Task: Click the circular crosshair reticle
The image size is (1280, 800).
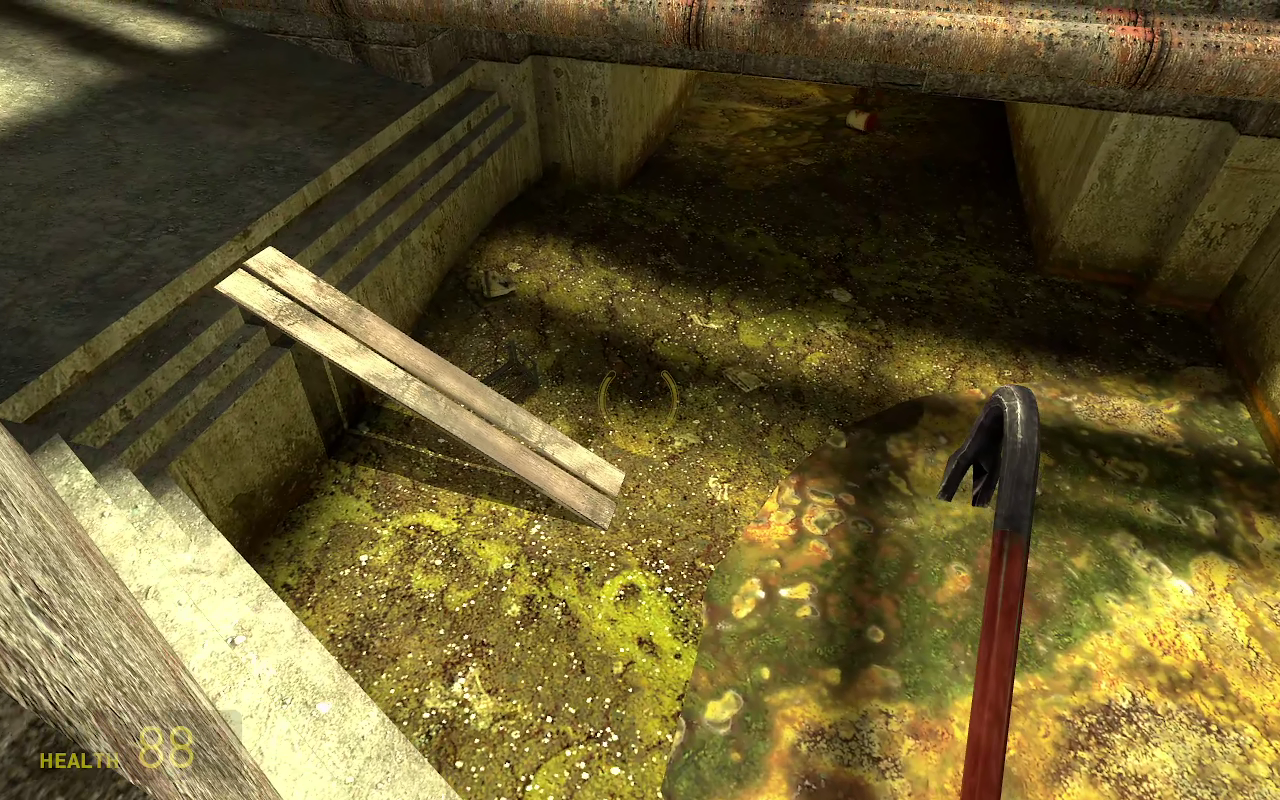Action: pos(640,395)
